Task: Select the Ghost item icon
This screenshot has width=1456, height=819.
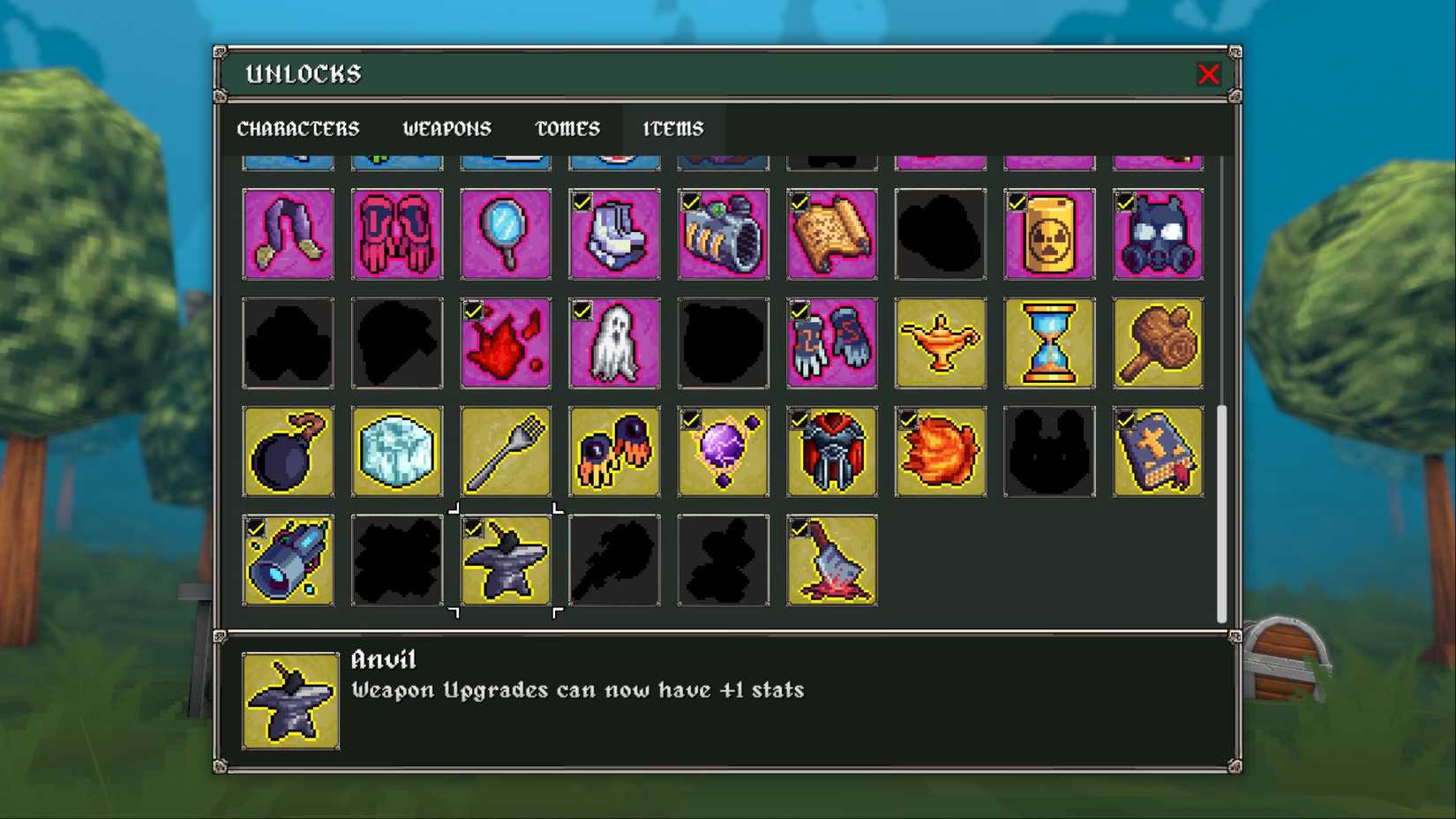Action: [614, 343]
